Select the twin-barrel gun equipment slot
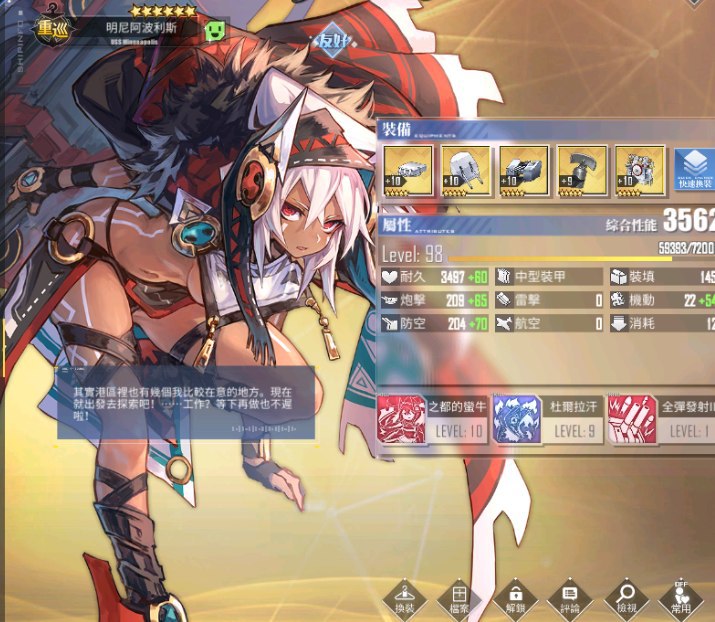The width and height of the screenshot is (715, 622). point(466,170)
